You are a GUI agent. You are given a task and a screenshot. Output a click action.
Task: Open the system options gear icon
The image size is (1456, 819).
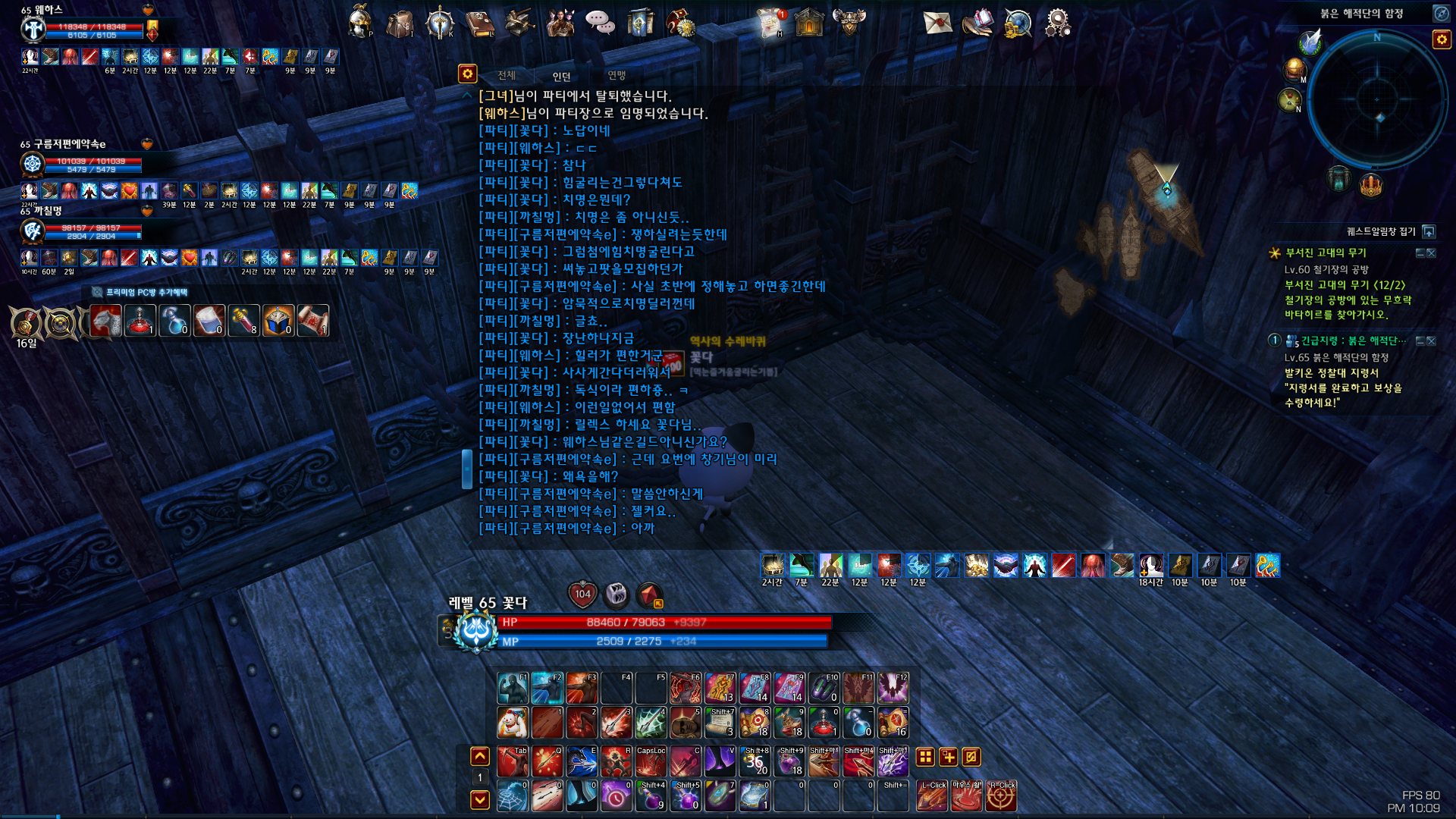point(1057,23)
